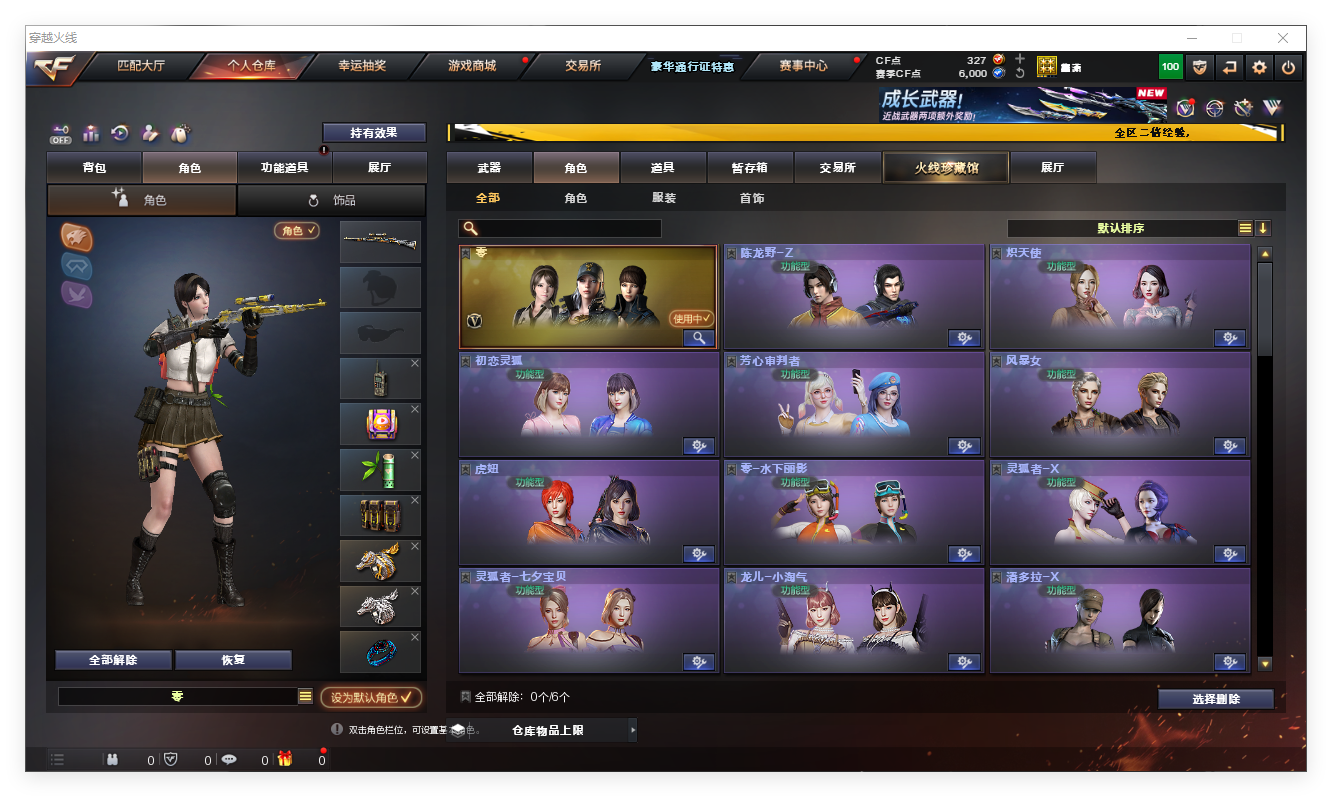Click the magnifier icon on the equipped character card

point(698,338)
